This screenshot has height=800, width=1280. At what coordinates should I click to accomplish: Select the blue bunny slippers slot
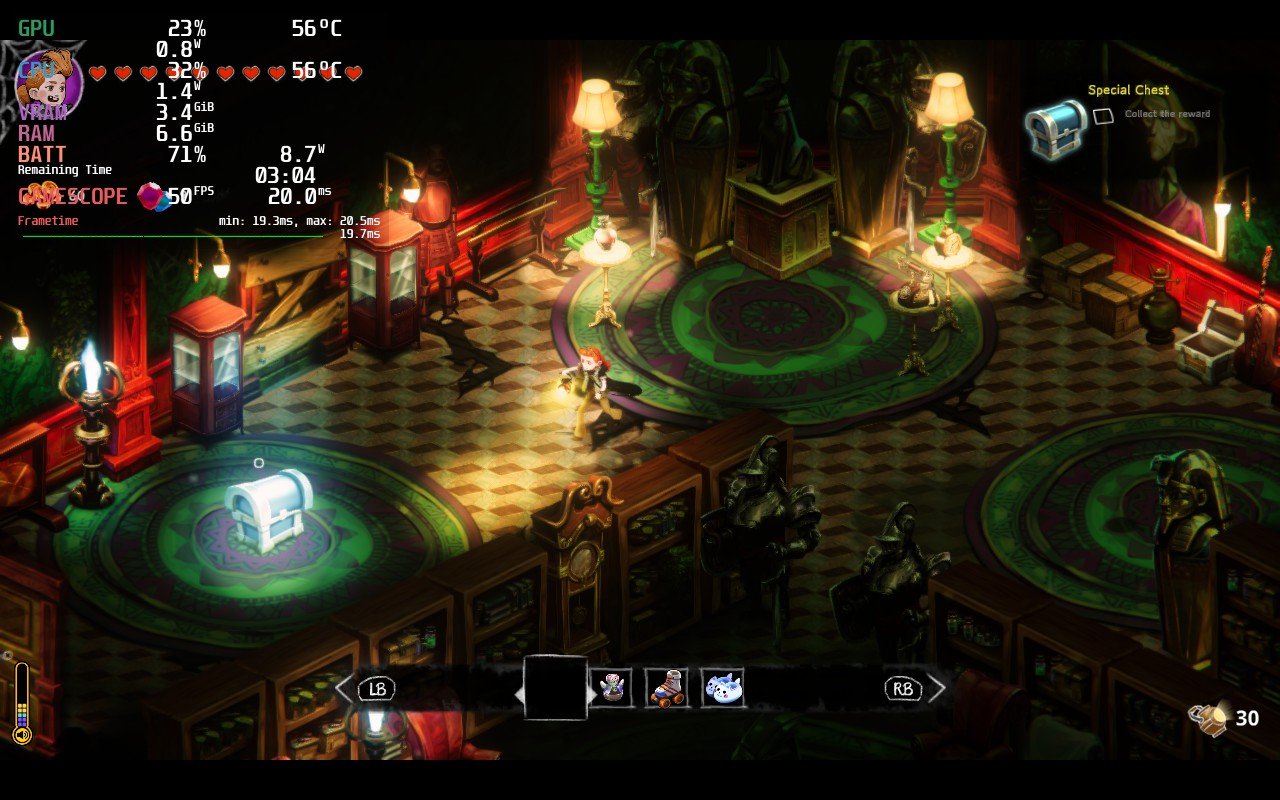click(x=722, y=688)
